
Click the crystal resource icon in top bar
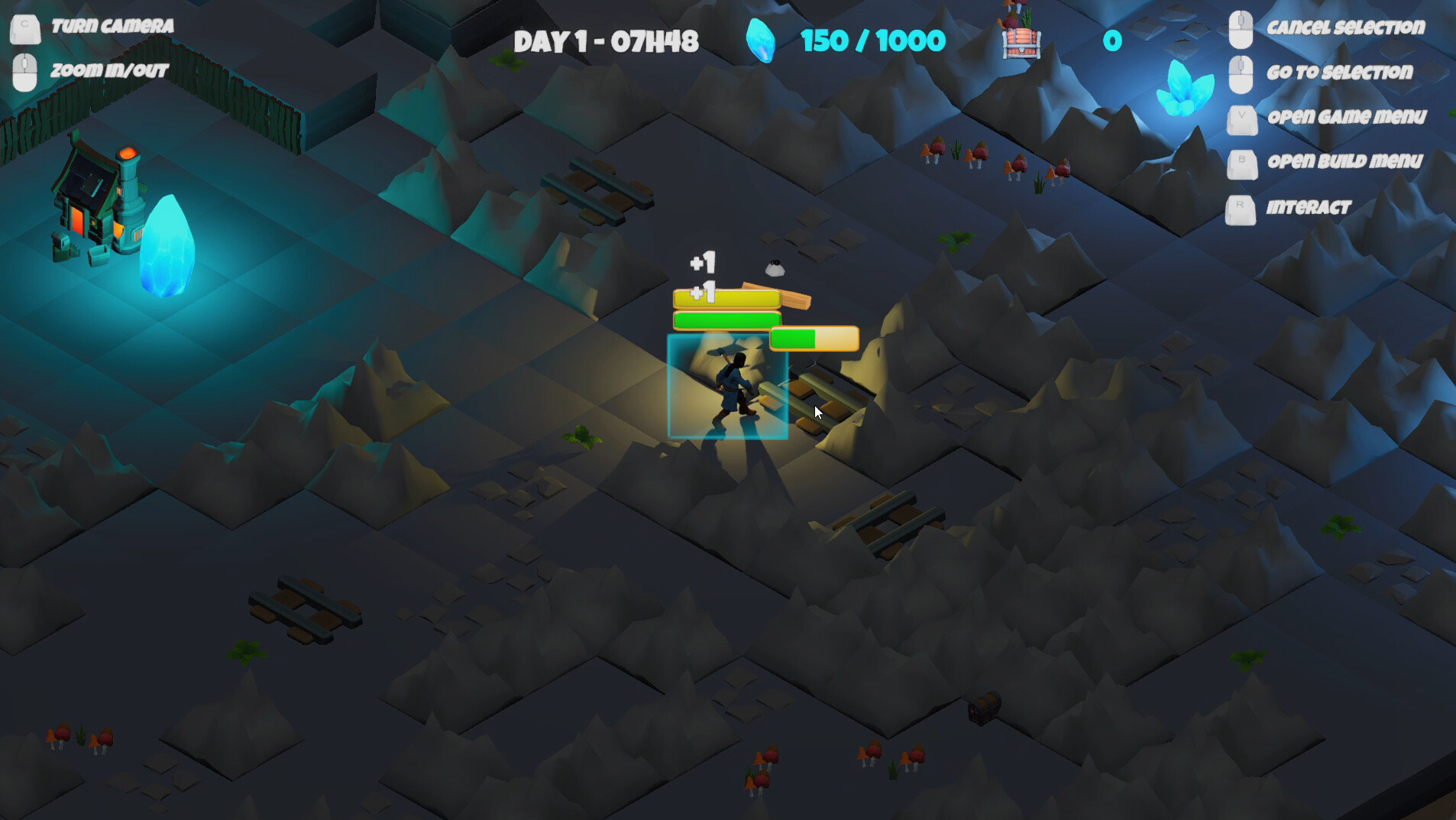pyautogui.click(x=761, y=40)
